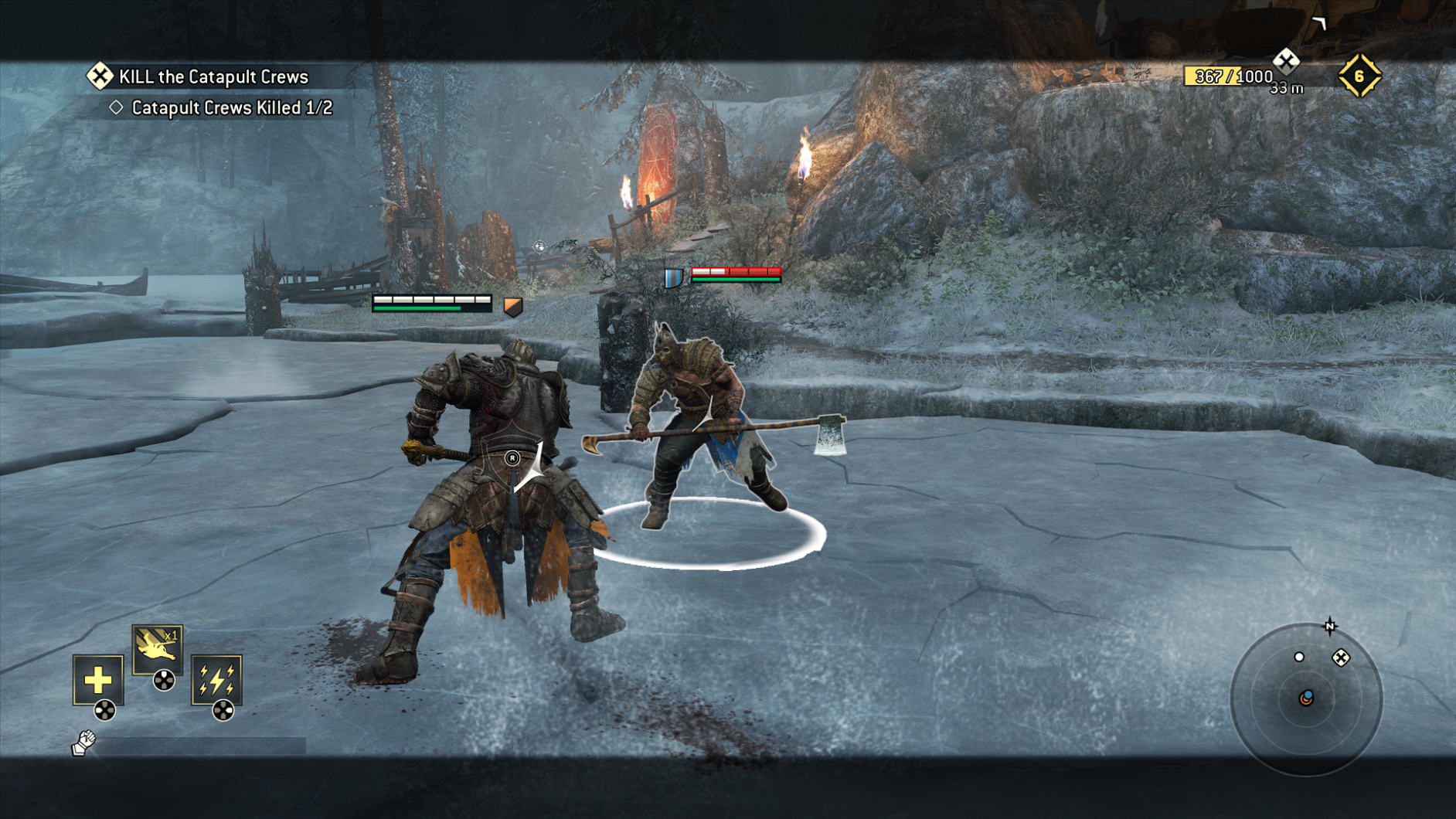Screen dimensions: 1456x819
Task: Toggle the d-pad prompt under health kit
Action: (104, 710)
